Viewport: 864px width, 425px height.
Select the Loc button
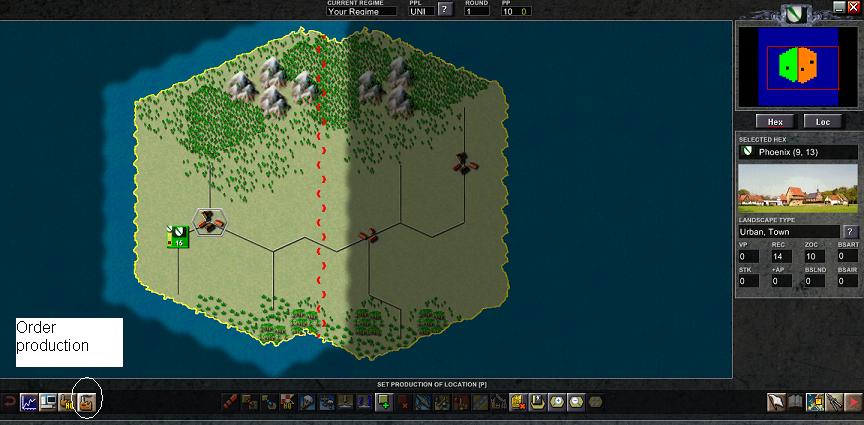coord(822,121)
